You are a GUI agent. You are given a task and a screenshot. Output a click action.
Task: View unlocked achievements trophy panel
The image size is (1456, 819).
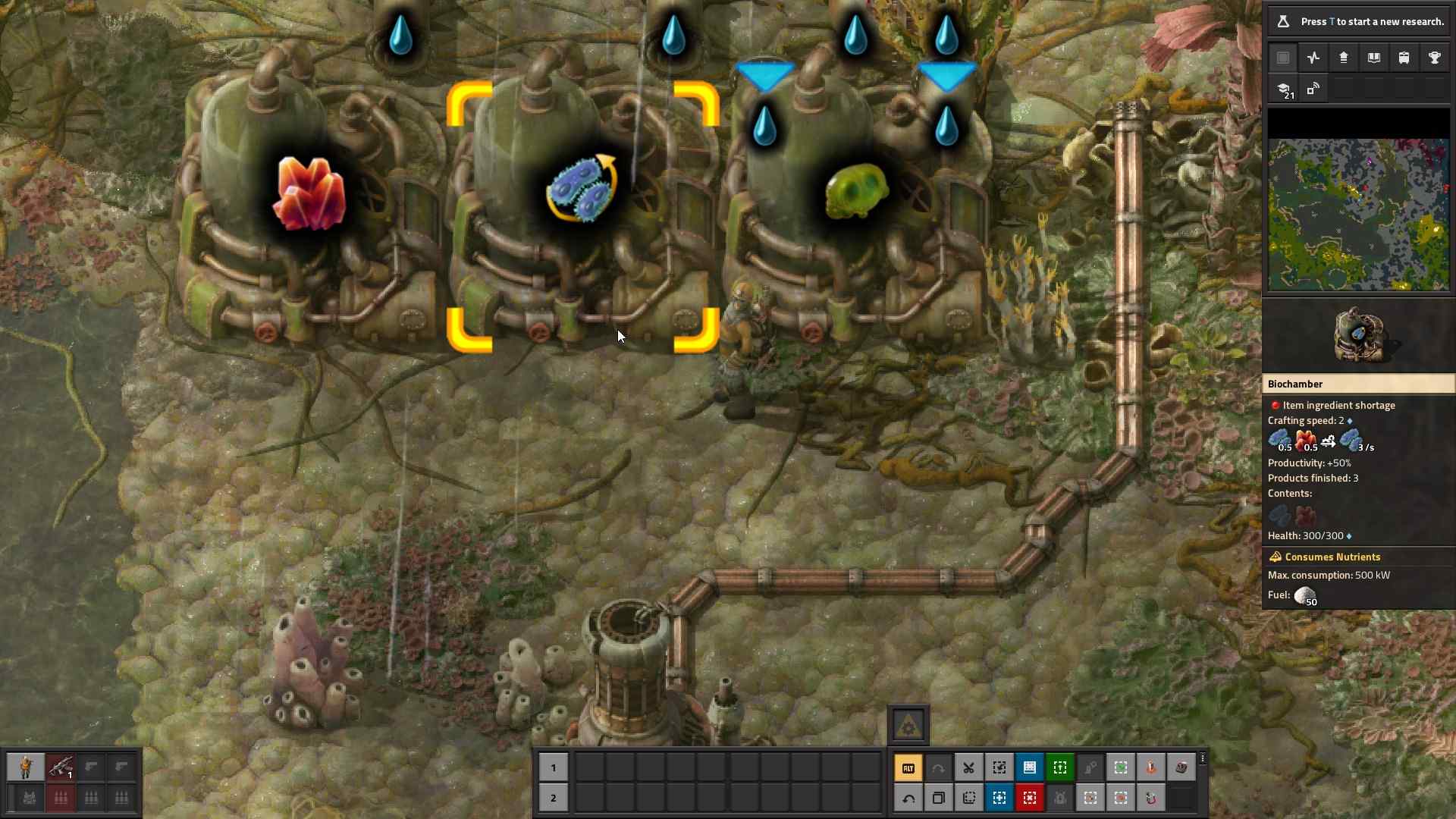pyautogui.click(x=1435, y=58)
